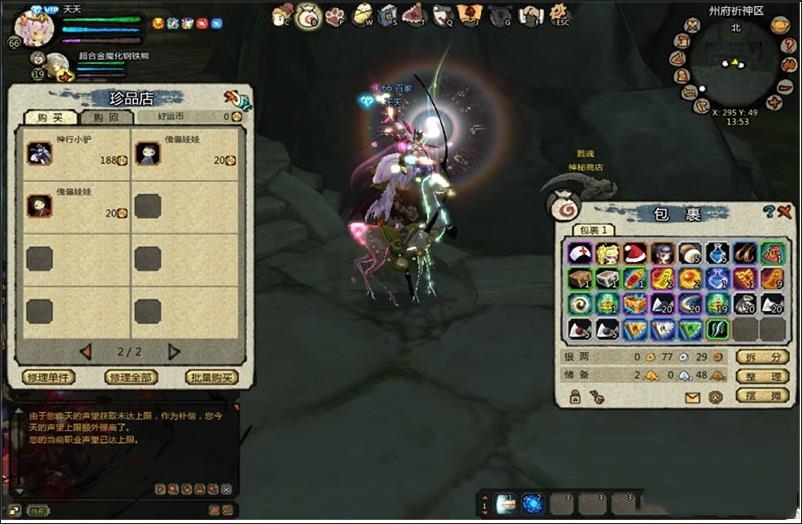
Task: Select the 包裹1 bag tab
Action: [x=593, y=230]
